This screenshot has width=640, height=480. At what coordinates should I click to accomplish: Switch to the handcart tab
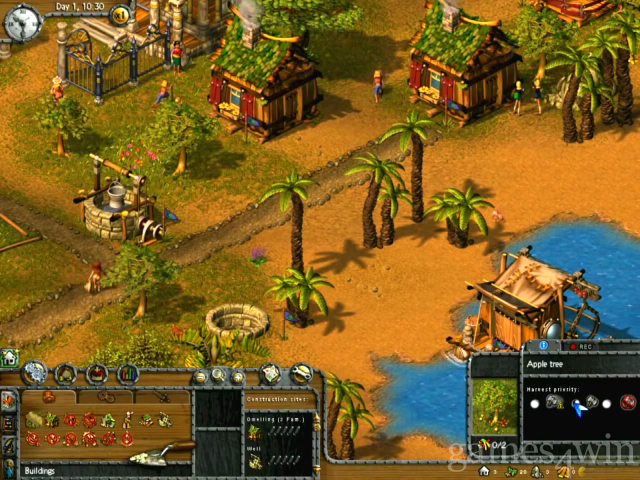pyautogui.click(x=105, y=397)
